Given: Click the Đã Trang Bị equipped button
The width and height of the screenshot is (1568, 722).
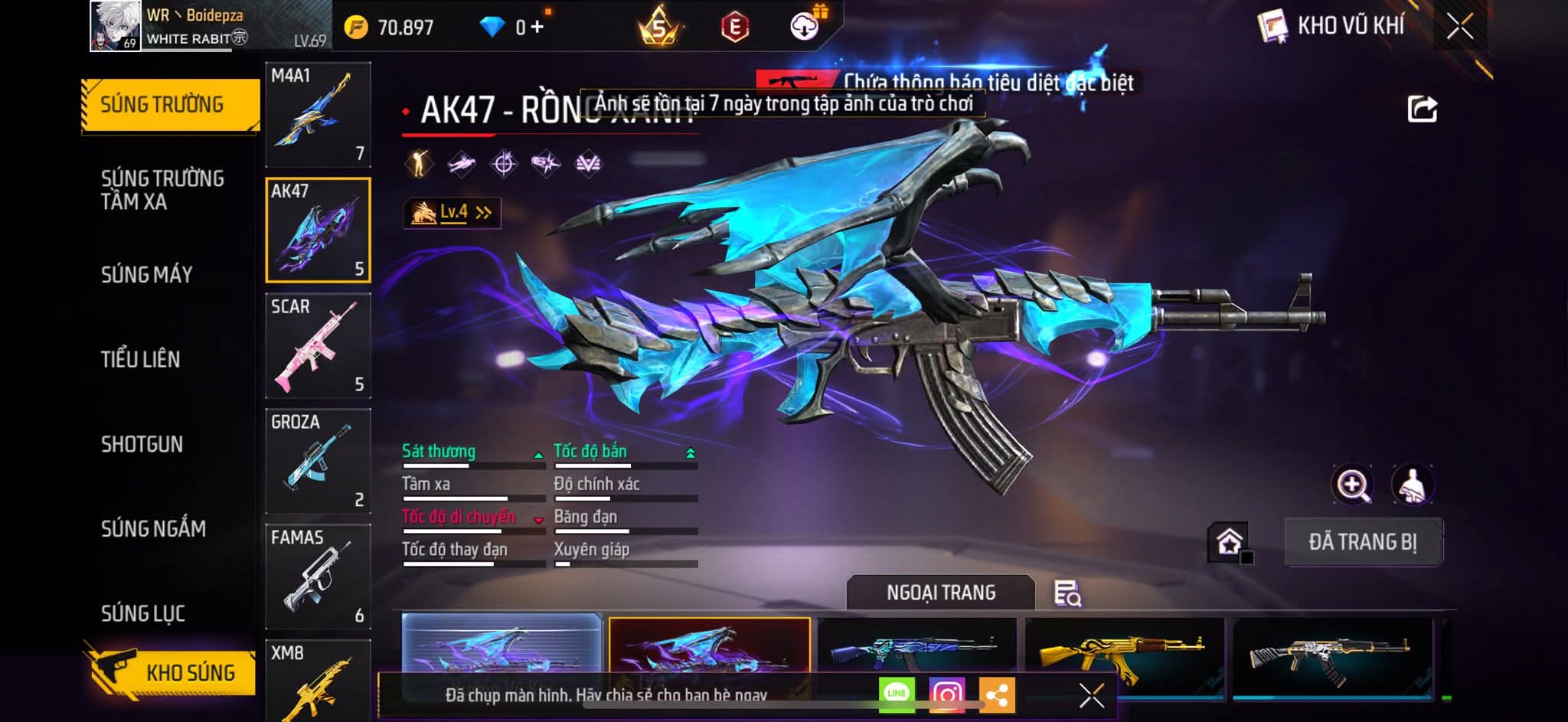Looking at the screenshot, I should (1363, 542).
